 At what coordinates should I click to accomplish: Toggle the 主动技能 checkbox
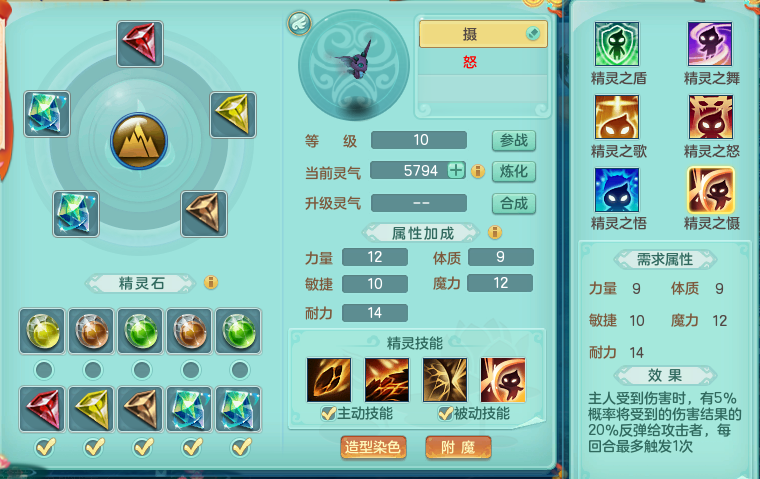(x=327, y=413)
